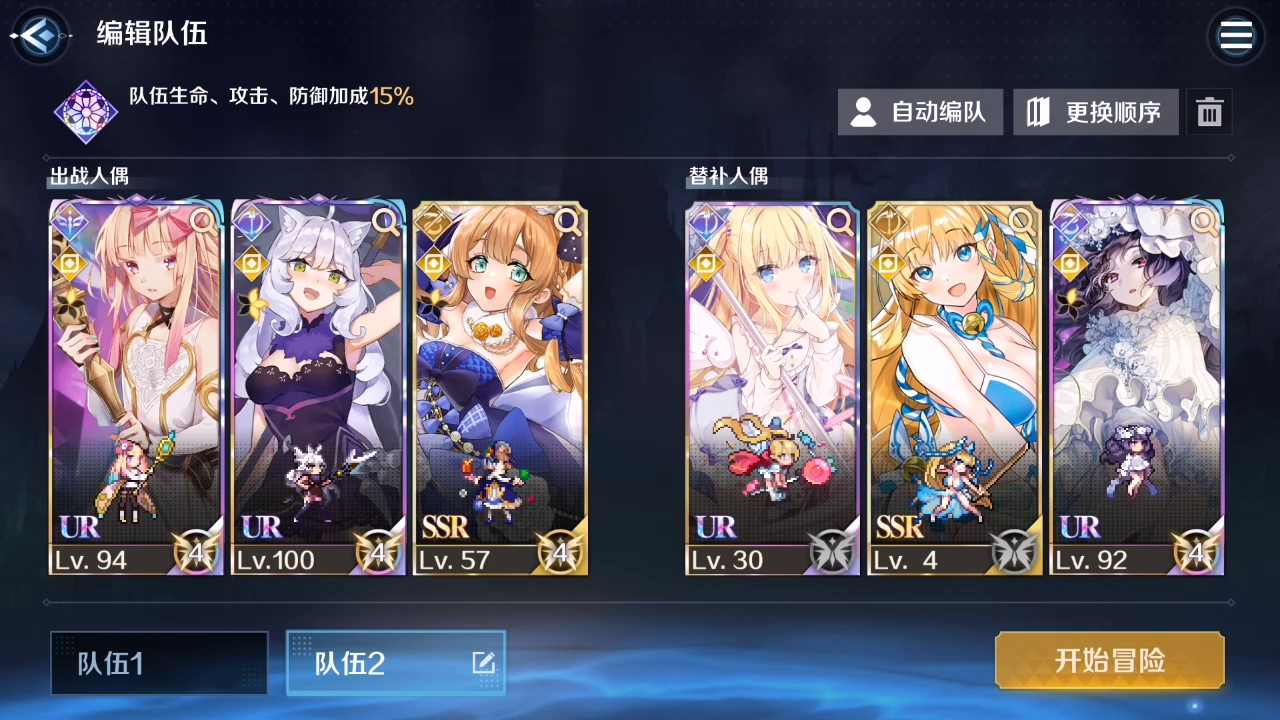The image size is (1280, 720).
Task: Click 更换顺序 to change member order
Action: [x=1095, y=112]
